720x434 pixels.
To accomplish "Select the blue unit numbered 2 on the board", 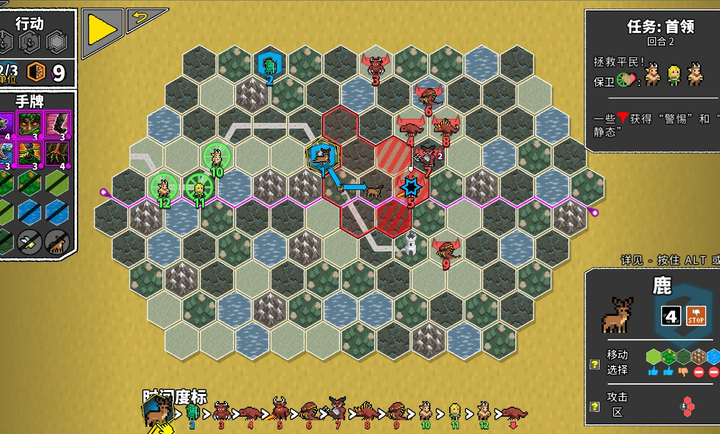I will [269, 66].
